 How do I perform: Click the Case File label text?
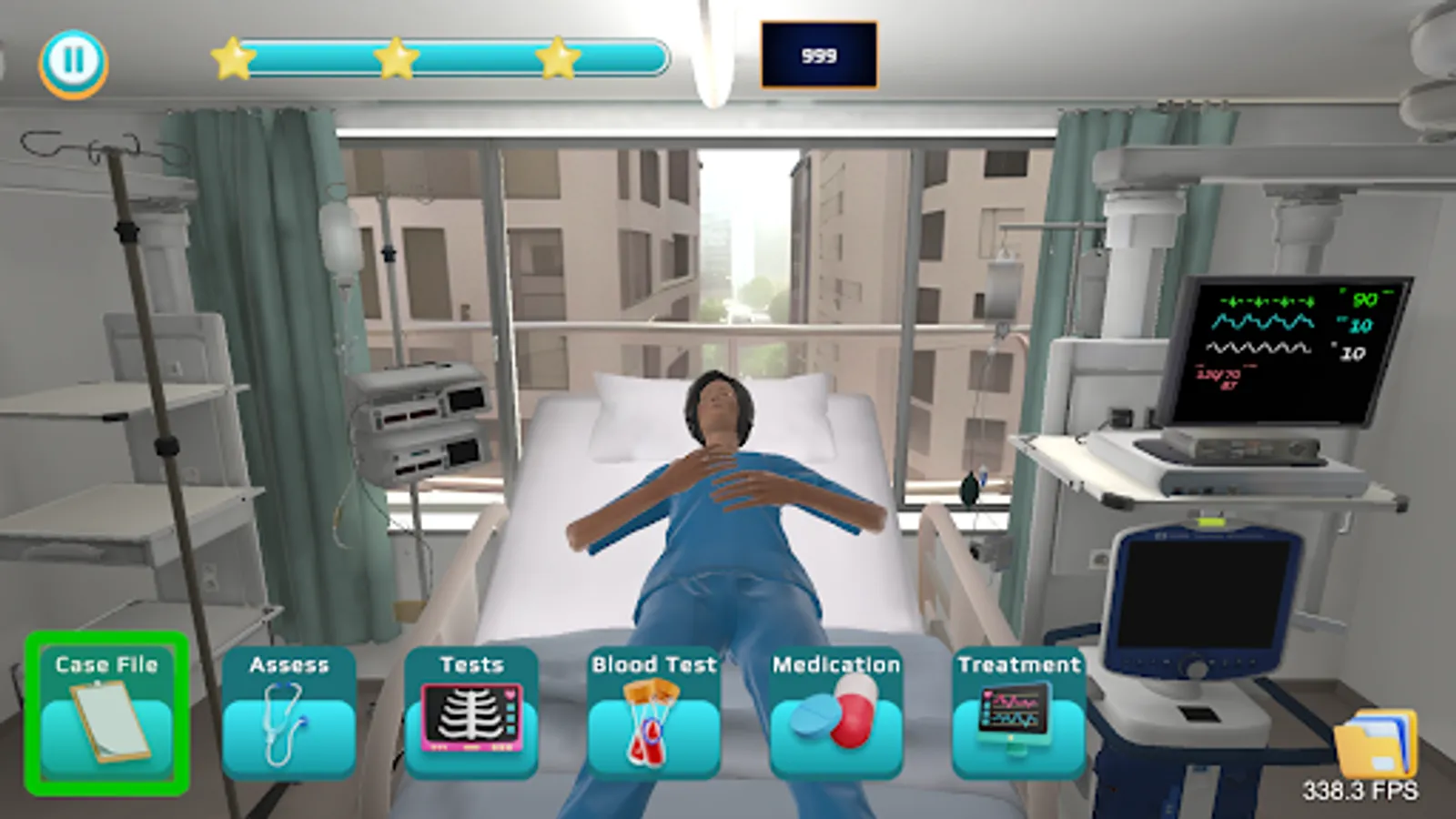pos(105,664)
